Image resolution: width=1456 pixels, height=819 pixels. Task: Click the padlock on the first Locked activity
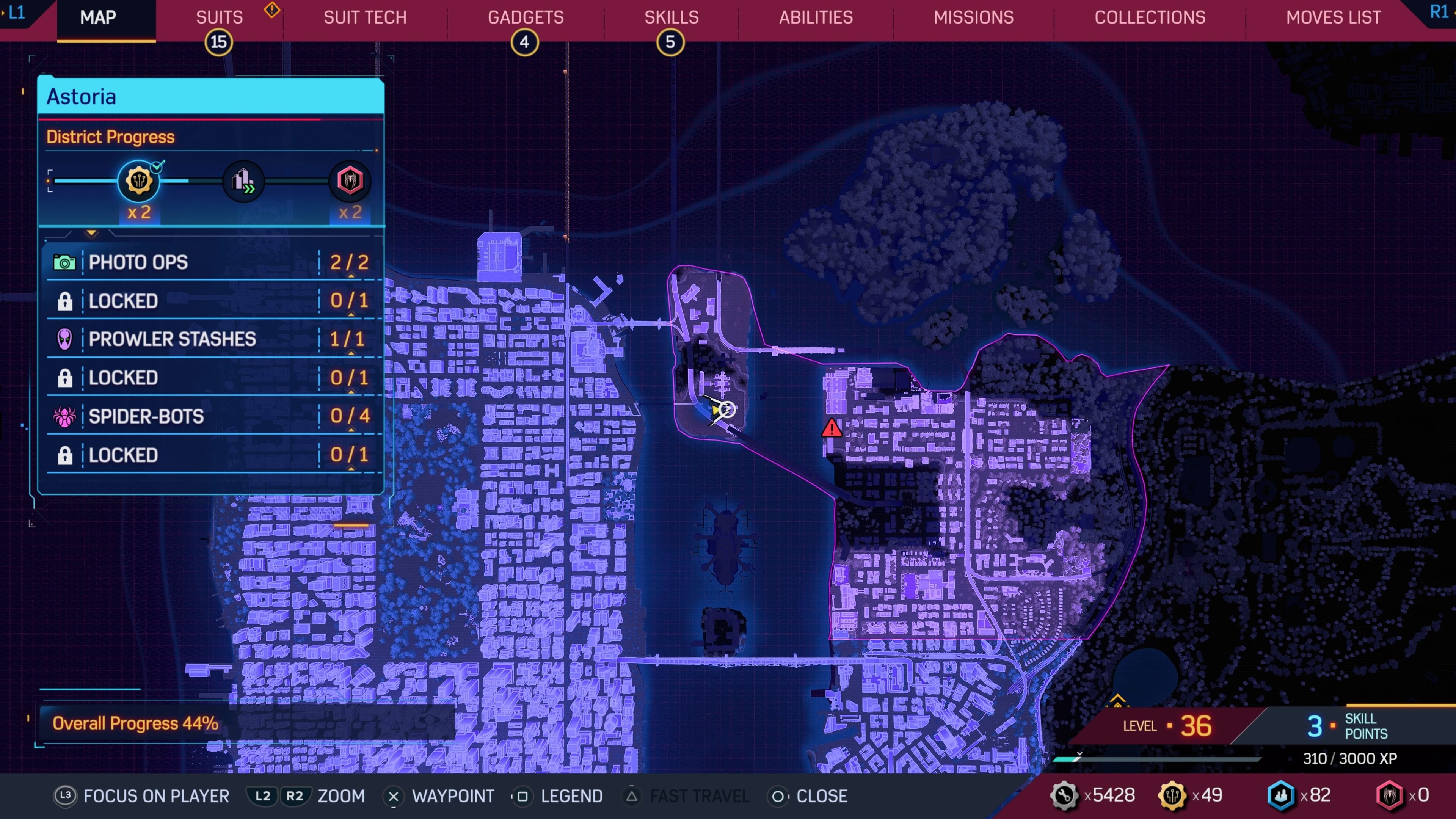point(64,301)
